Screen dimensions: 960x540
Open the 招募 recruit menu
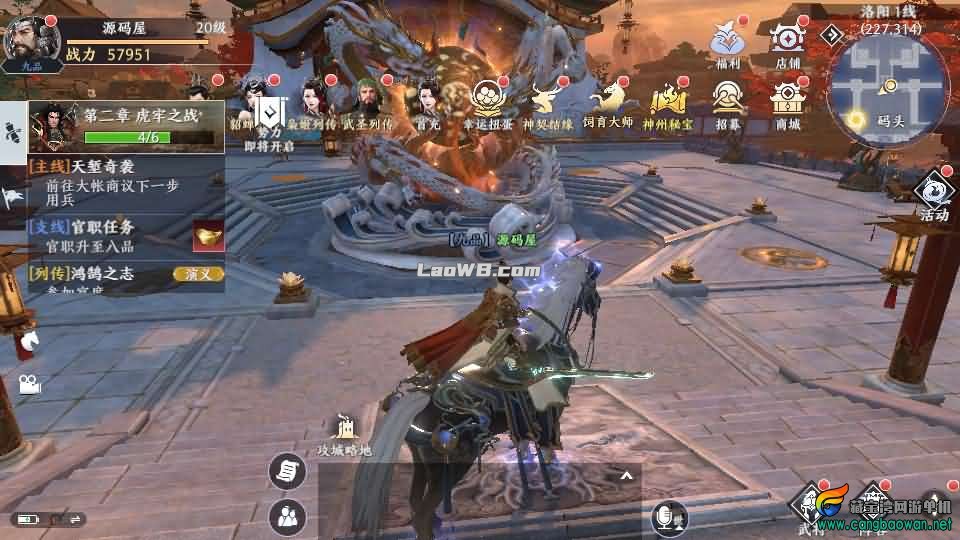tap(727, 102)
